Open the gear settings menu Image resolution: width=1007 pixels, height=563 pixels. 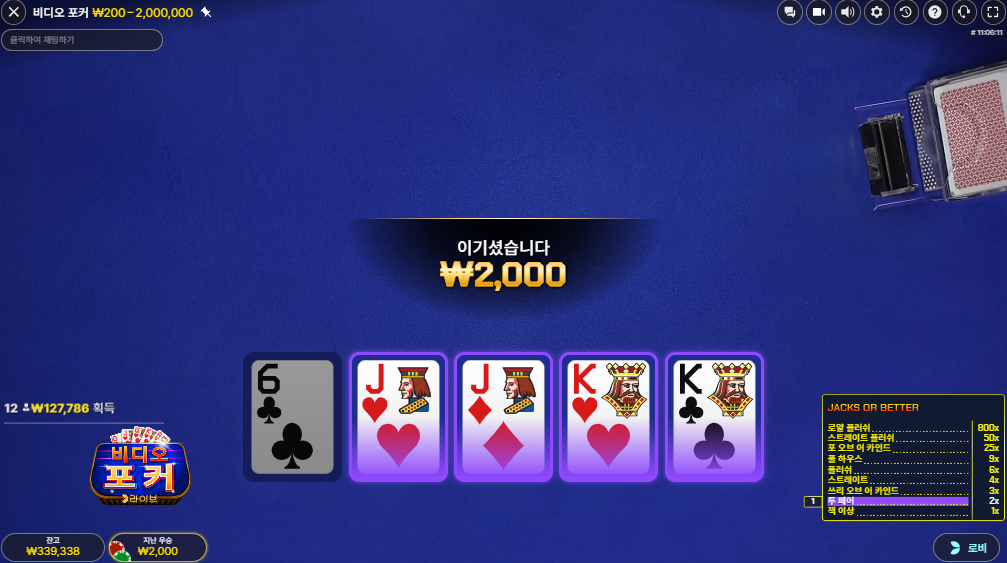[877, 13]
